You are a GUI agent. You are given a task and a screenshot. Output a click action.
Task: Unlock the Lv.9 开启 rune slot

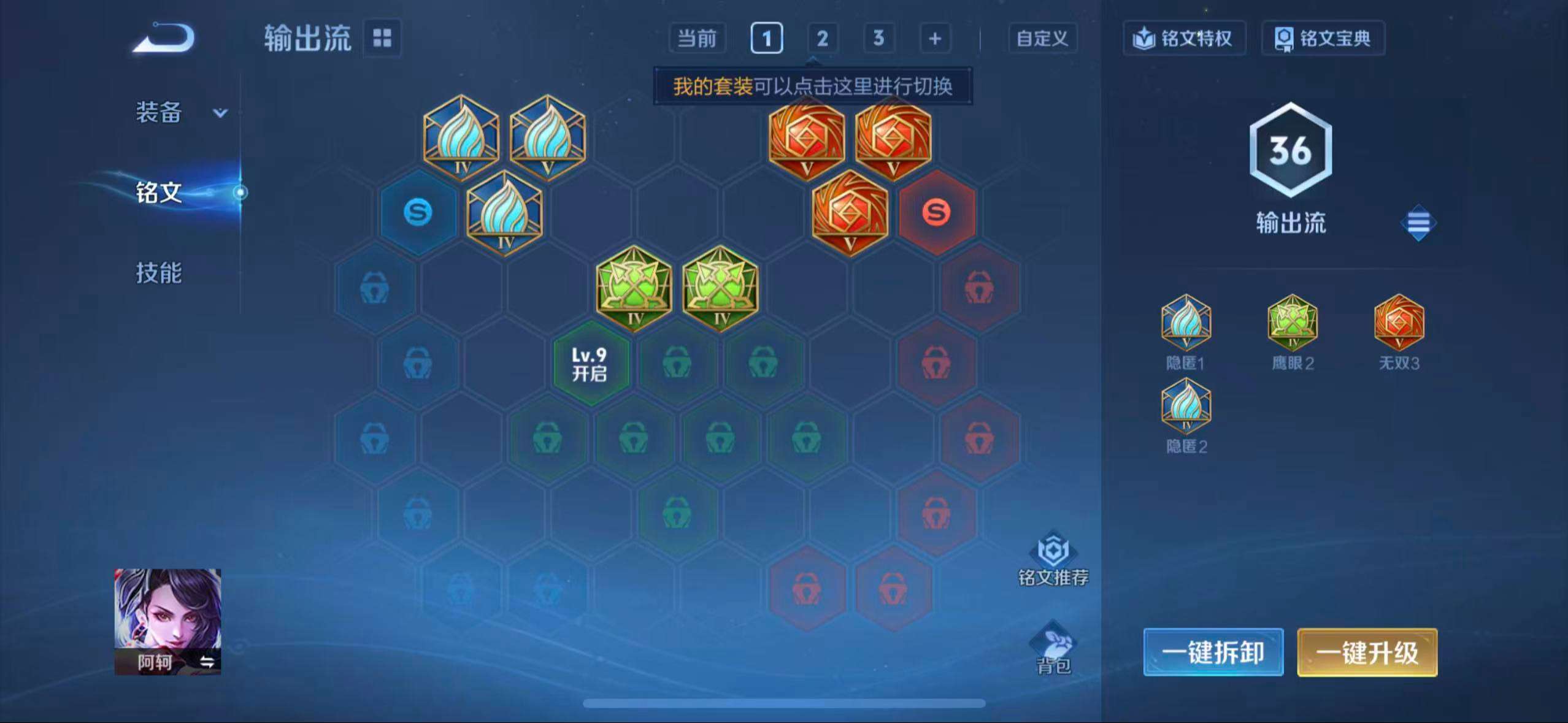(x=591, y=363)
